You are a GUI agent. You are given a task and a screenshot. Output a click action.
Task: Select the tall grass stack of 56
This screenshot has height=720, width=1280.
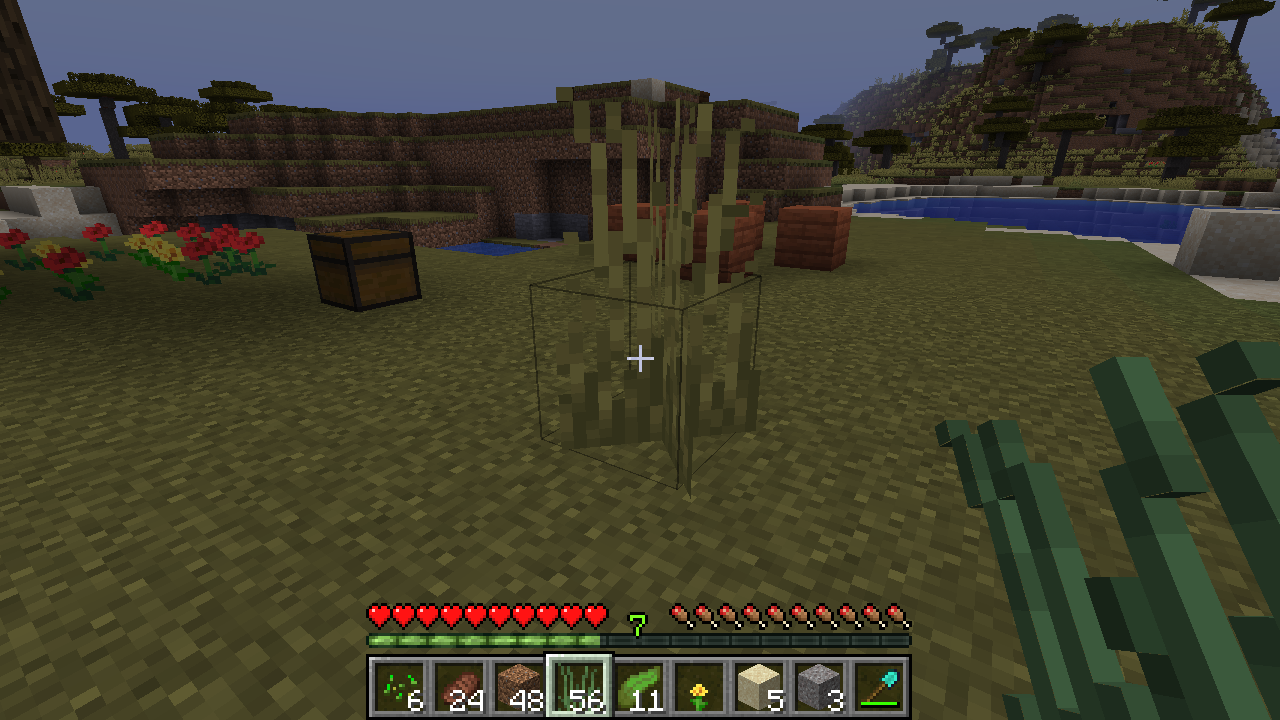(579, 687)
